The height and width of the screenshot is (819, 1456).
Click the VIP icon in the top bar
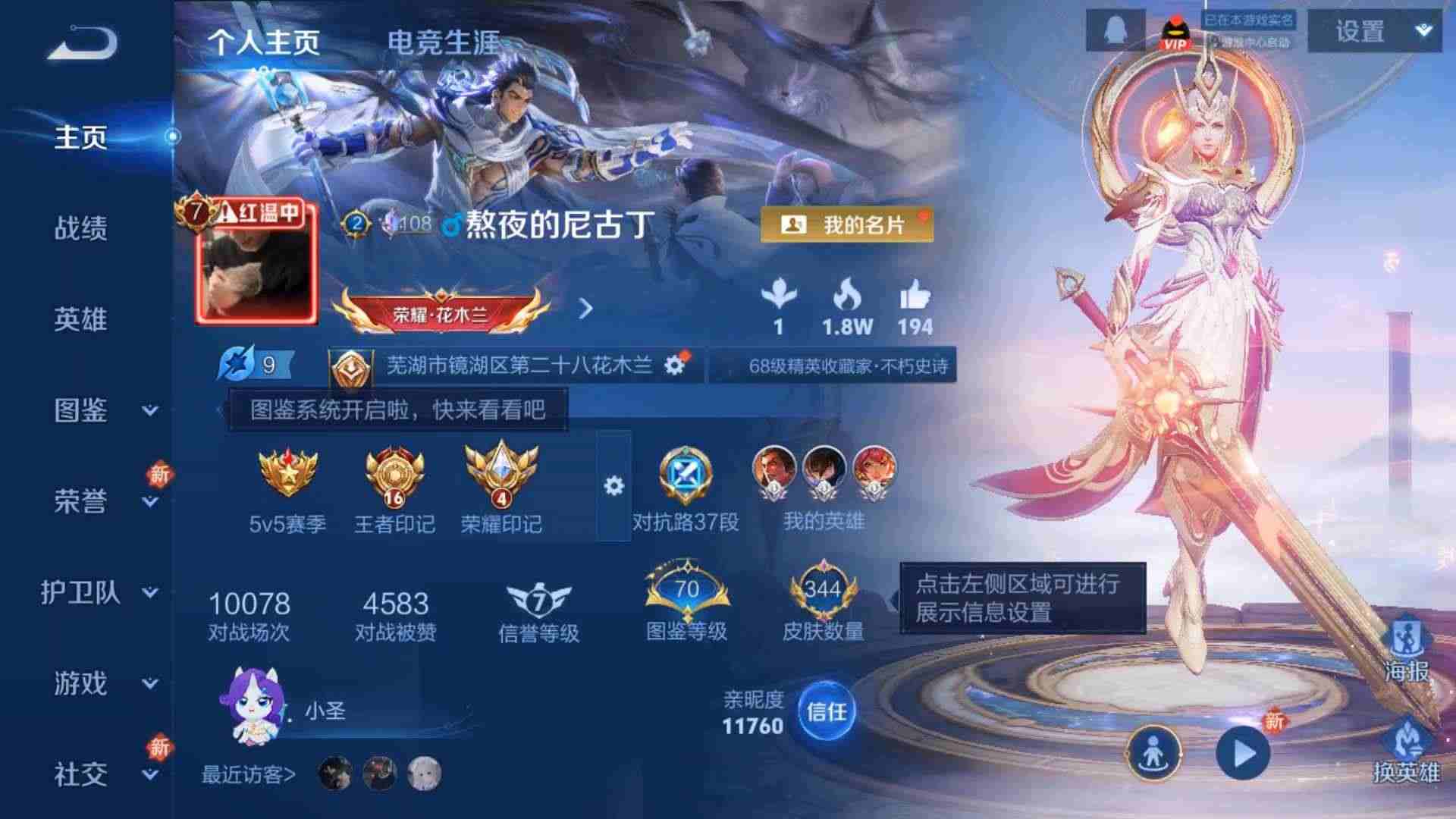pyautogui.click(x=1177, y=32)
